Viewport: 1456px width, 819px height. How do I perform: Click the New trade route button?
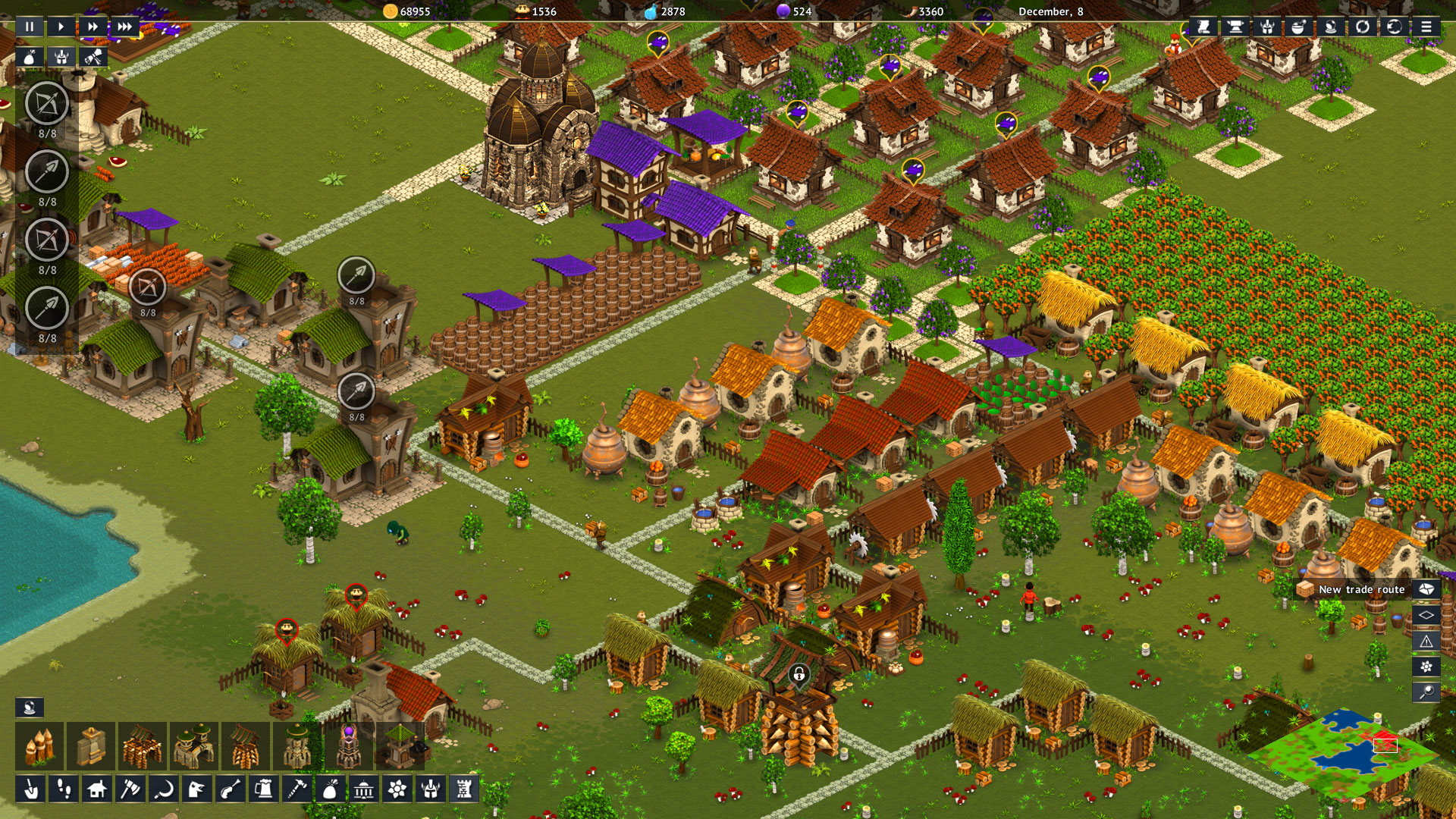(1361, 589)
